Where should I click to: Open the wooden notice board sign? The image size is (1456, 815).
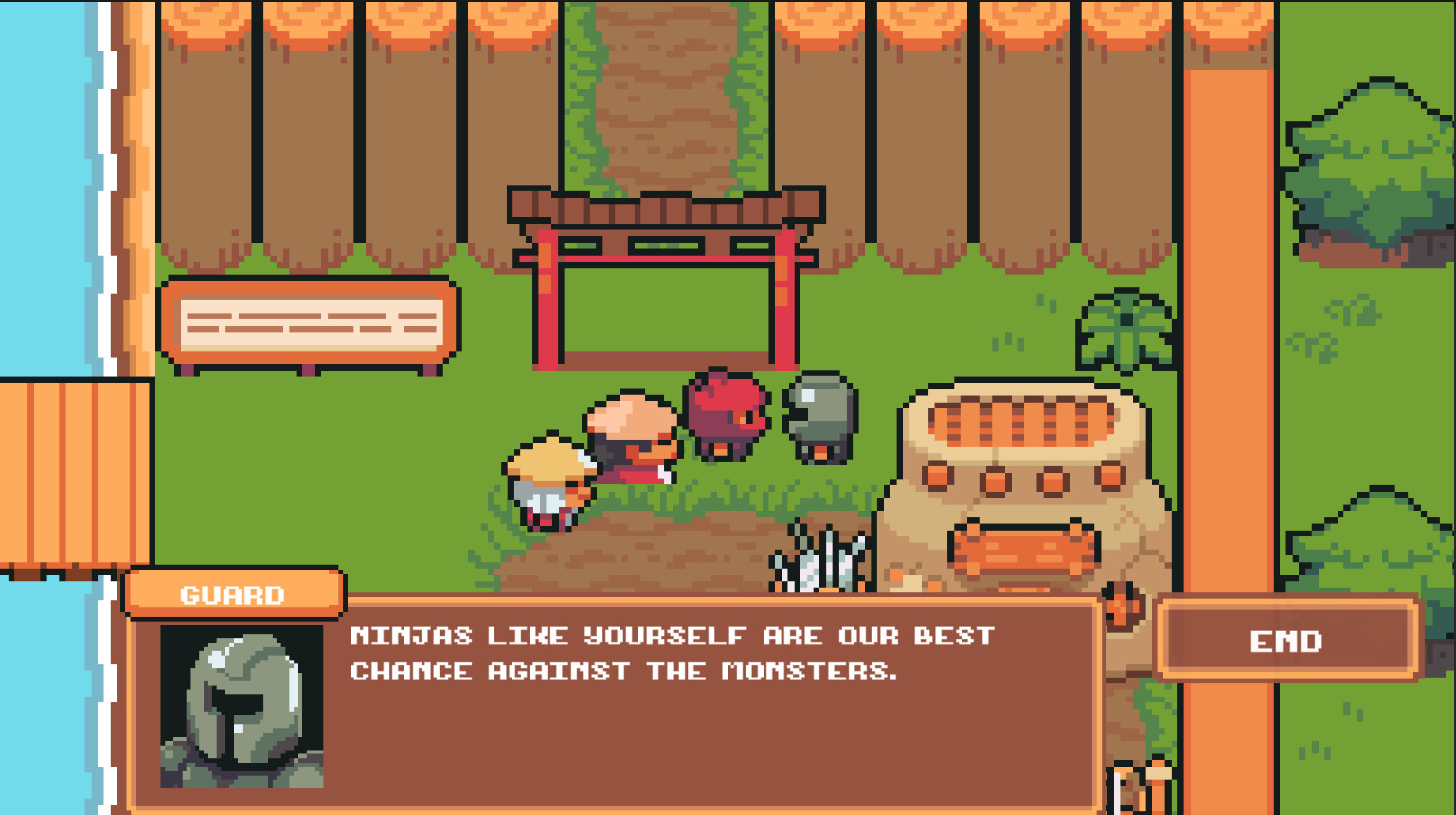pyautogui.click(x=313, y=322)
